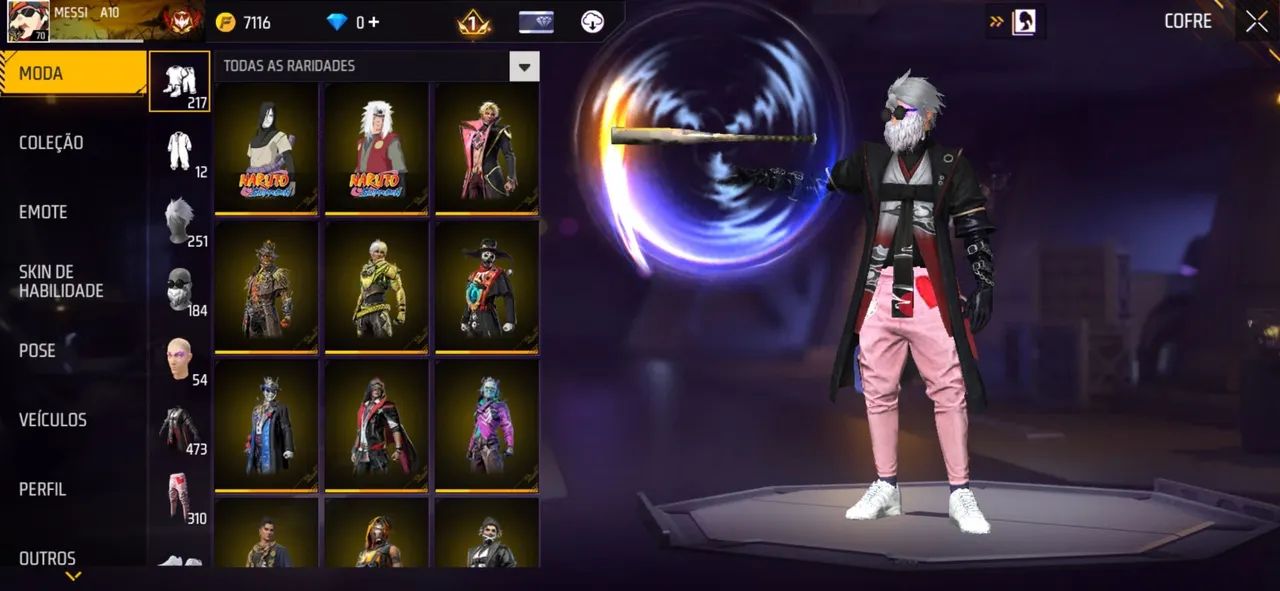Switch to the Coleção tab

tap(51, 143)
